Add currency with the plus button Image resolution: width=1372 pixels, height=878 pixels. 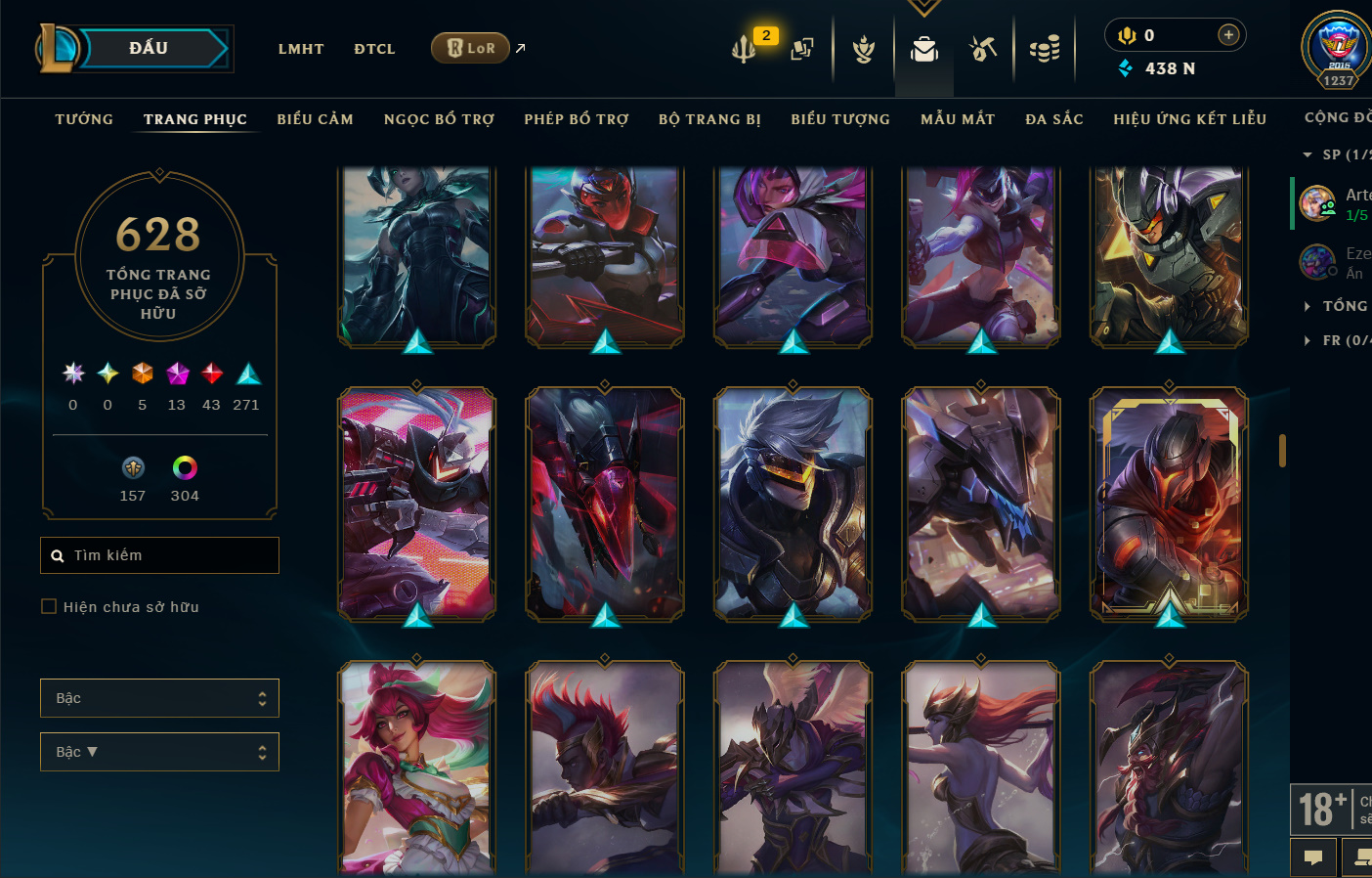tap(1228, 35)
